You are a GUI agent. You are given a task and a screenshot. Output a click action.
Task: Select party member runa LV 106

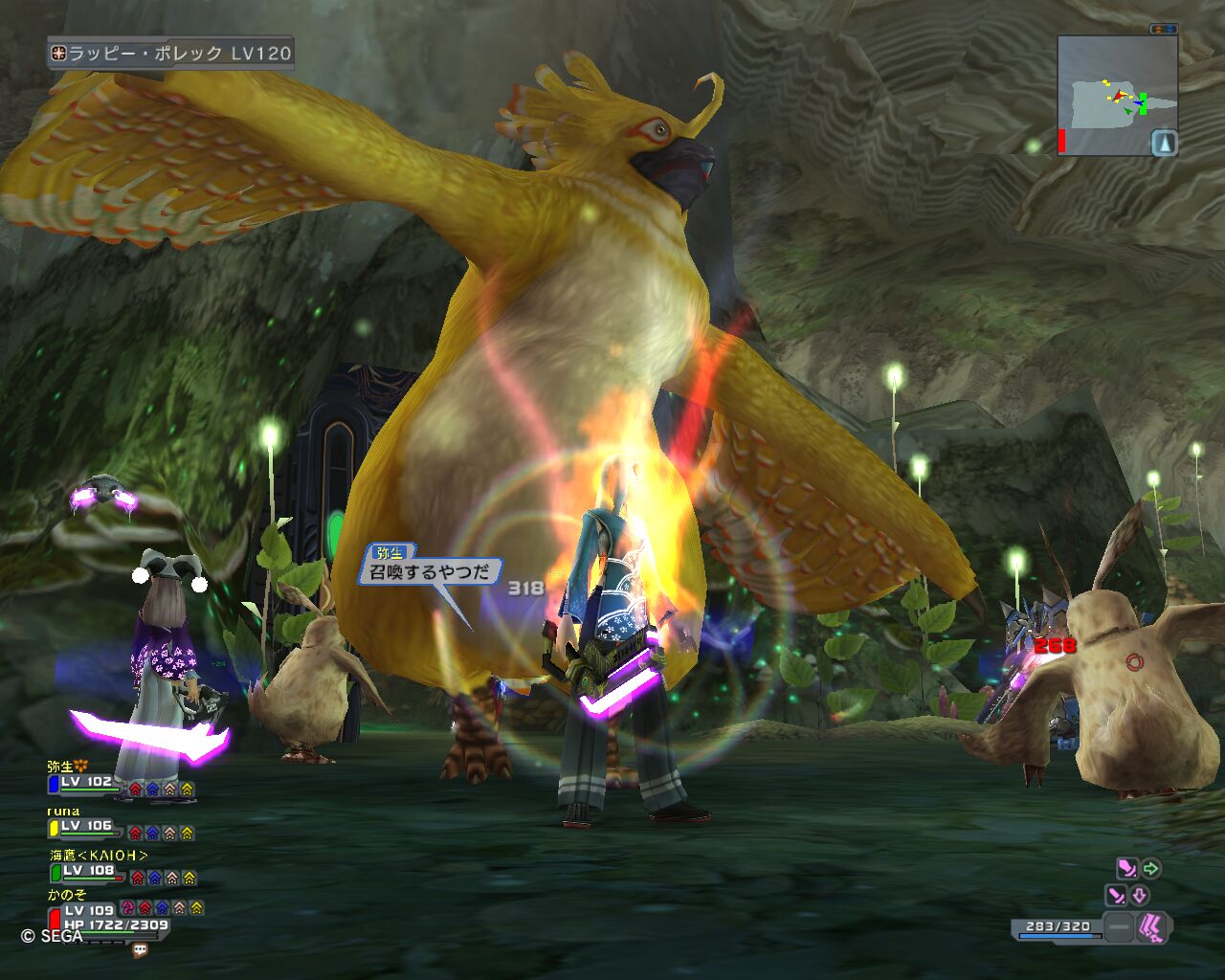pos(86,826)
